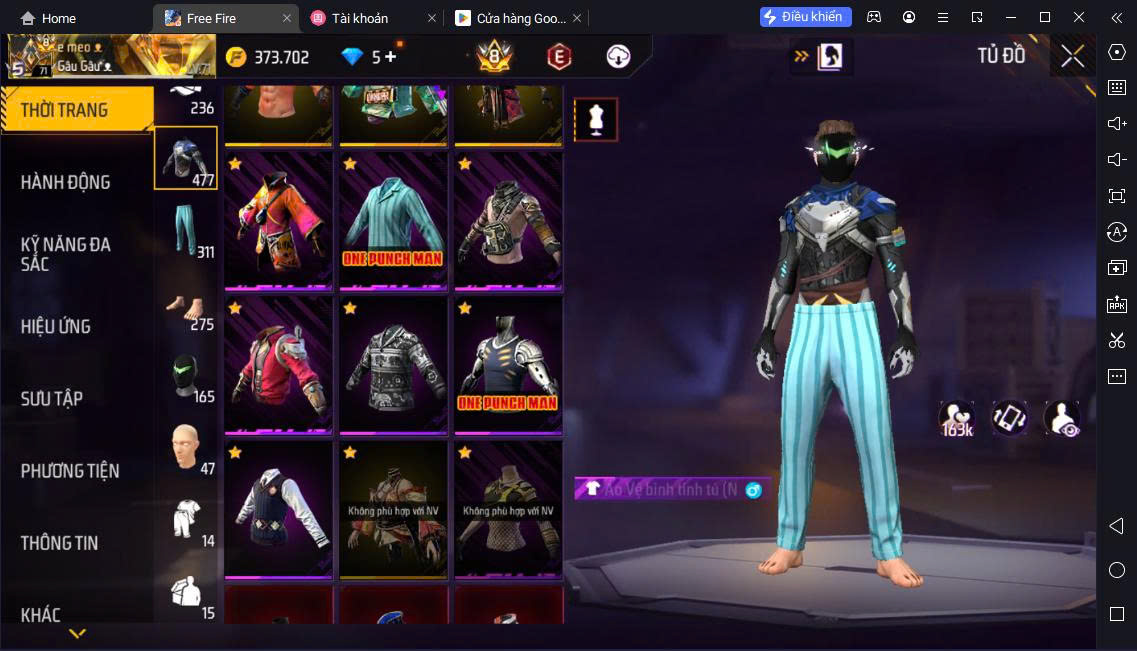Select the teal striped pajama top
The width and height of the screenshot is (1137, 651).
pos(393,220)
